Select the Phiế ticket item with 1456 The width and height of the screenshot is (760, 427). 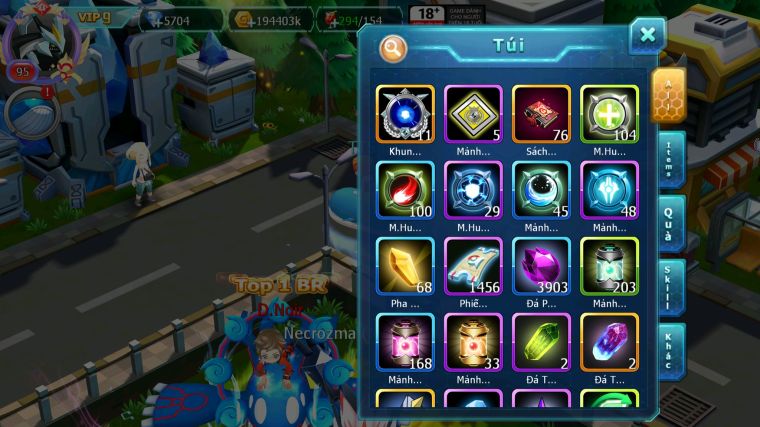click(473, 267)
